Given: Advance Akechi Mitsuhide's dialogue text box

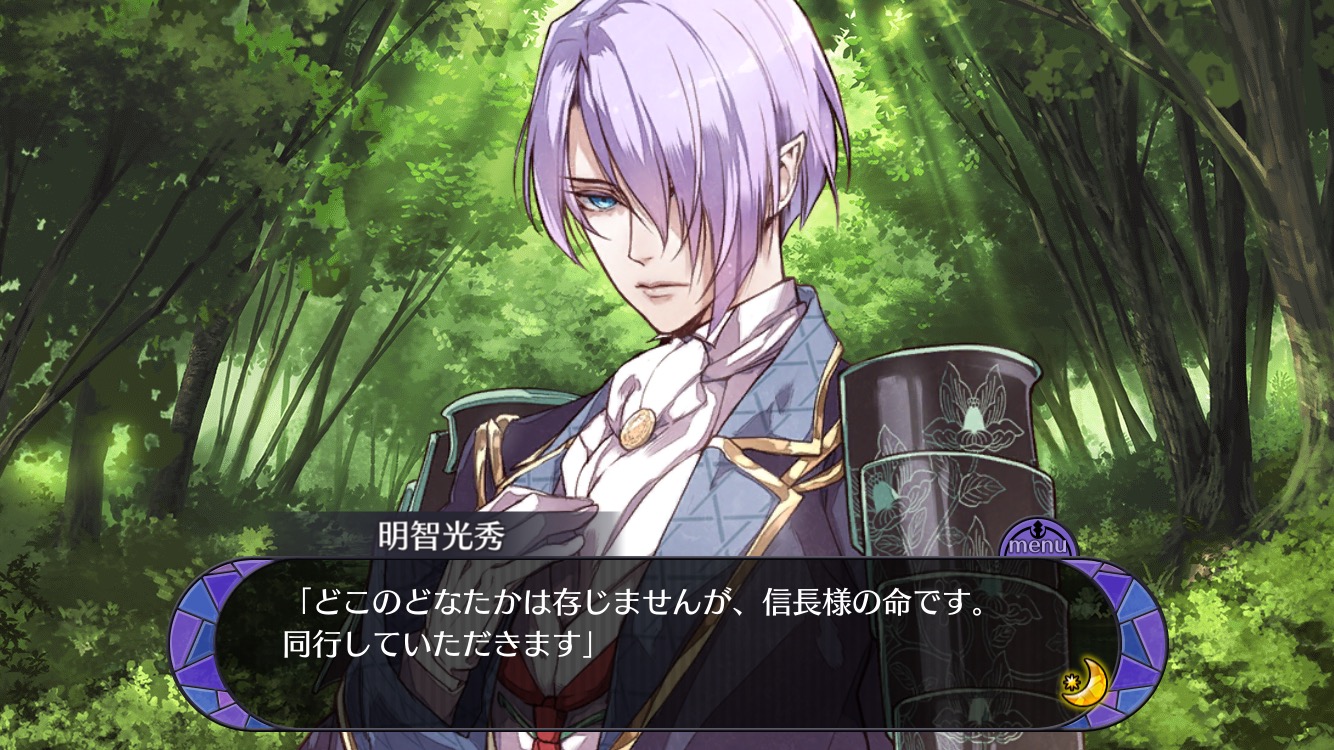Looking at the screenshot, I should (640, 640).
